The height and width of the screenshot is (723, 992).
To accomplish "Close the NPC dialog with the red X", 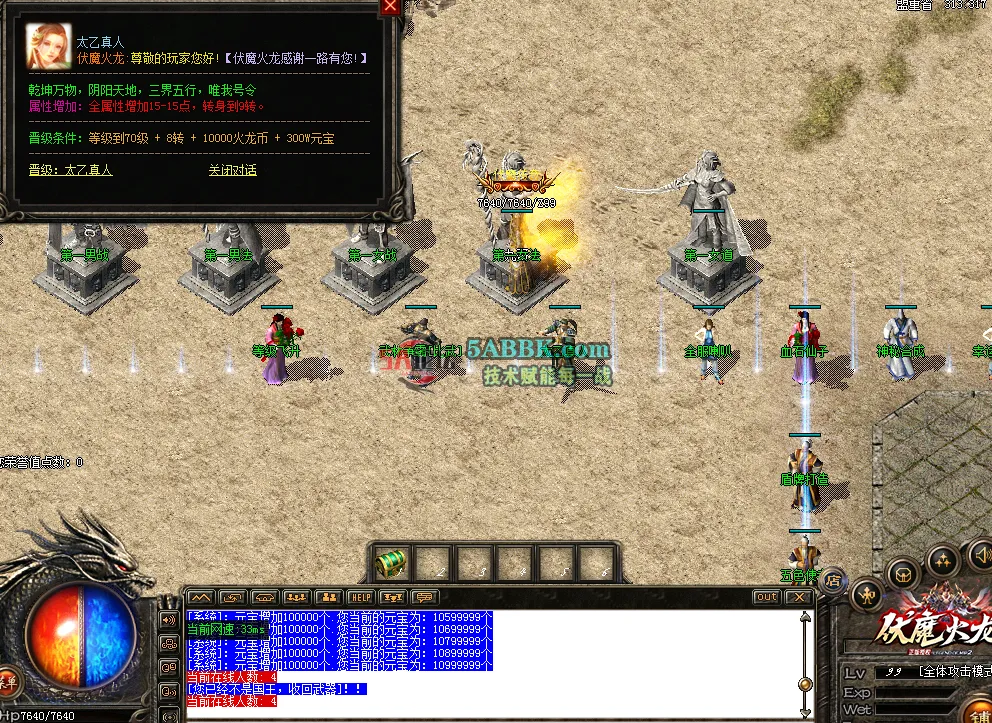I will tap(390, 7).
